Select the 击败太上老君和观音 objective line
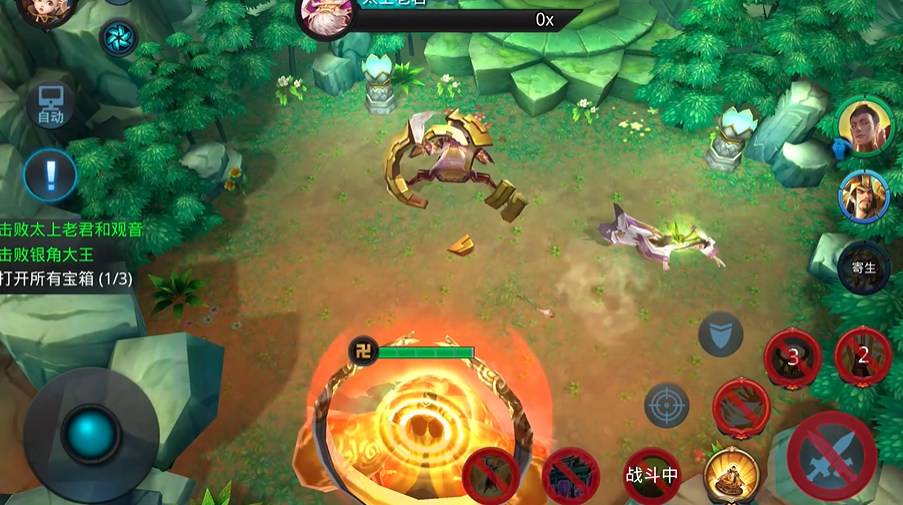Image resolution: width=903 pixels, height=505 pixels. pos(72,229)
